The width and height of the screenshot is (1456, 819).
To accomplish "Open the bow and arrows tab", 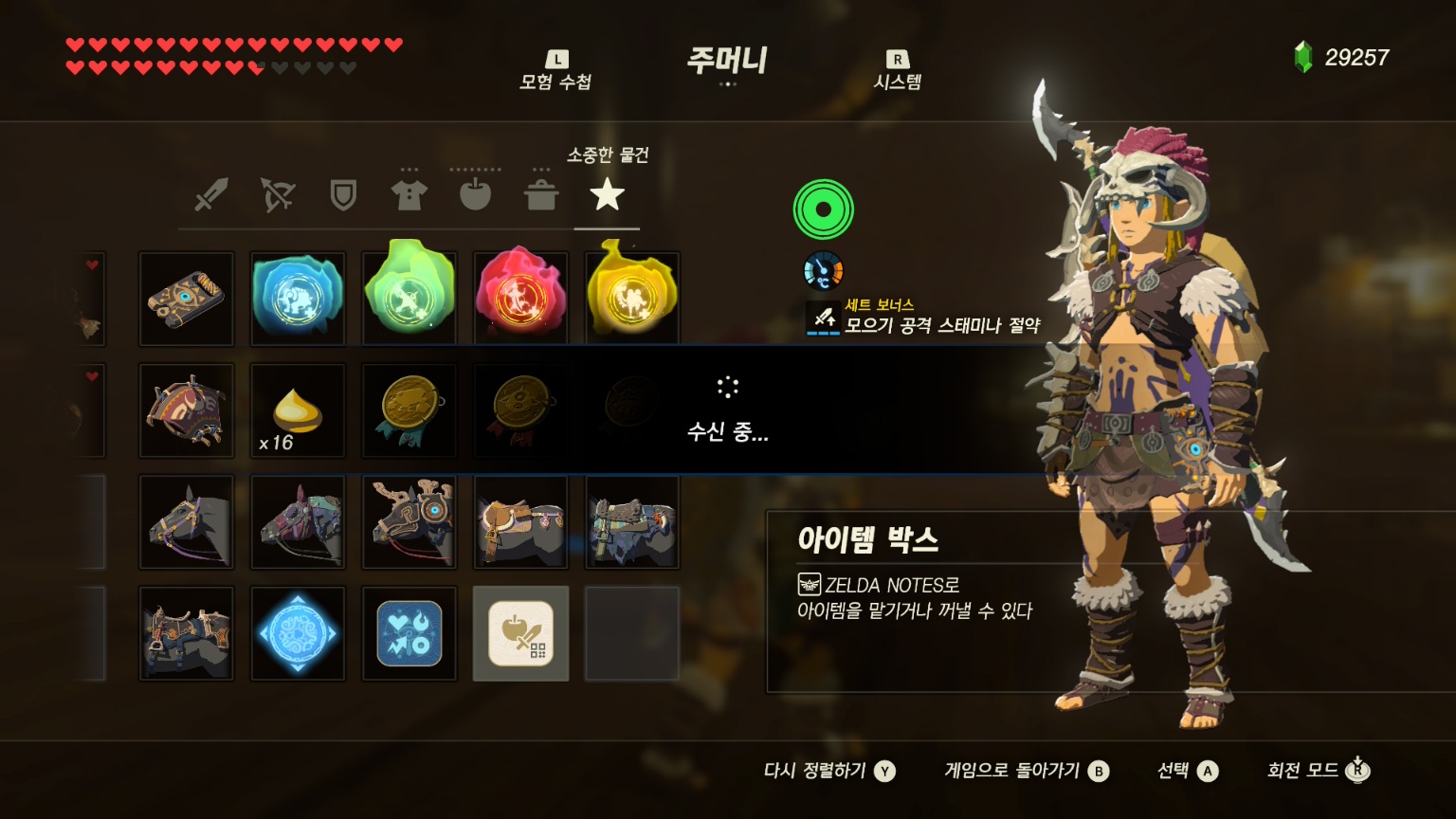I will (278, 195).
